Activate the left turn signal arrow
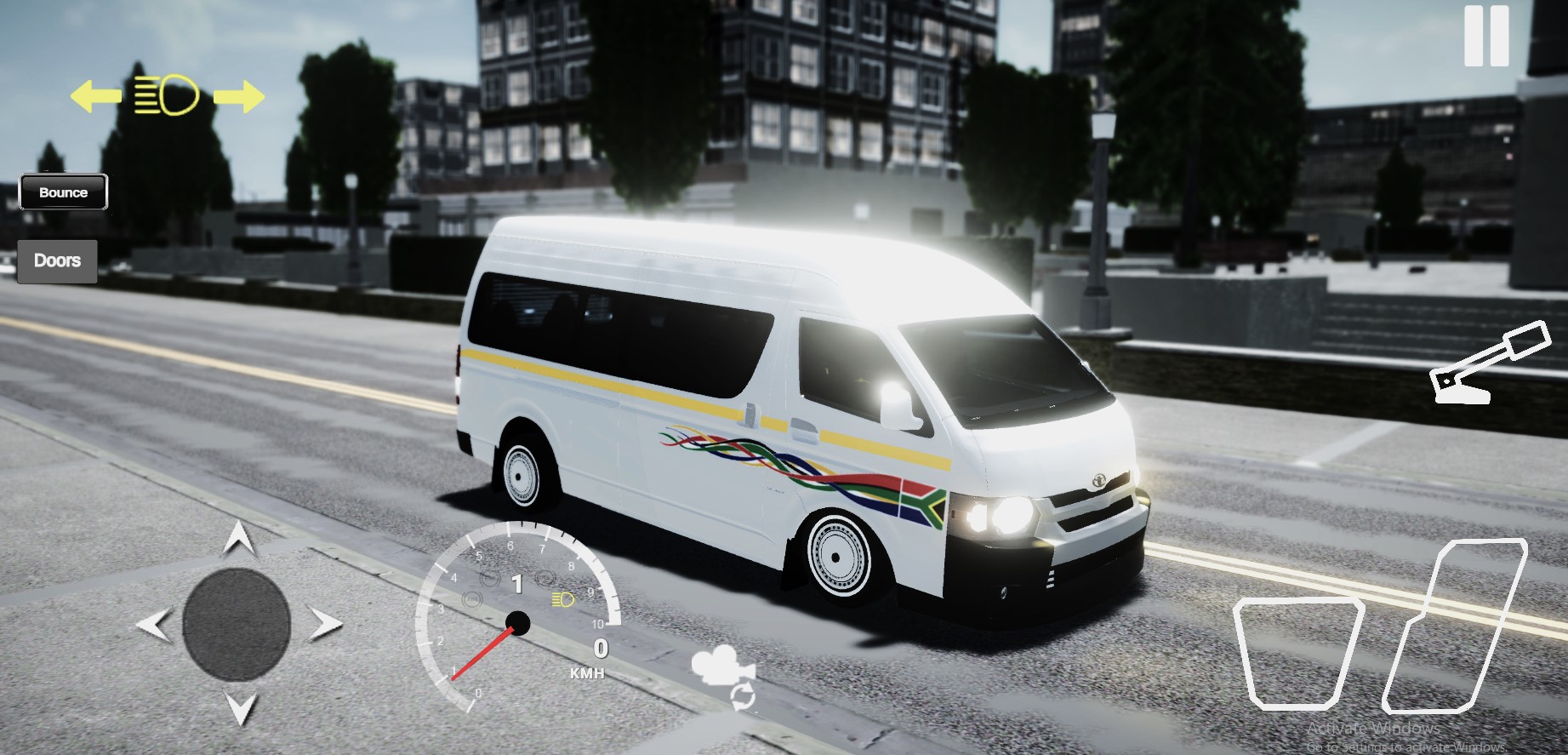The height and width of the screenshot is (755, 1568). click(x=94, y=96)
